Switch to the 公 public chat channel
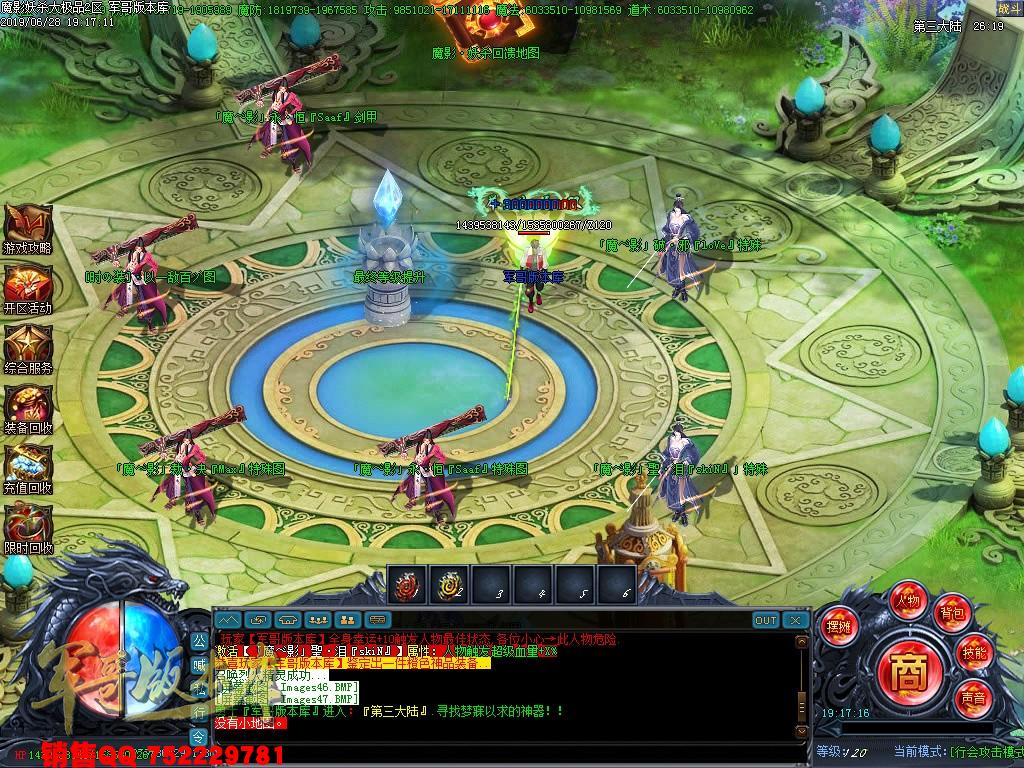The width and height of the screenshot is (1024, 768). point(199,640)
